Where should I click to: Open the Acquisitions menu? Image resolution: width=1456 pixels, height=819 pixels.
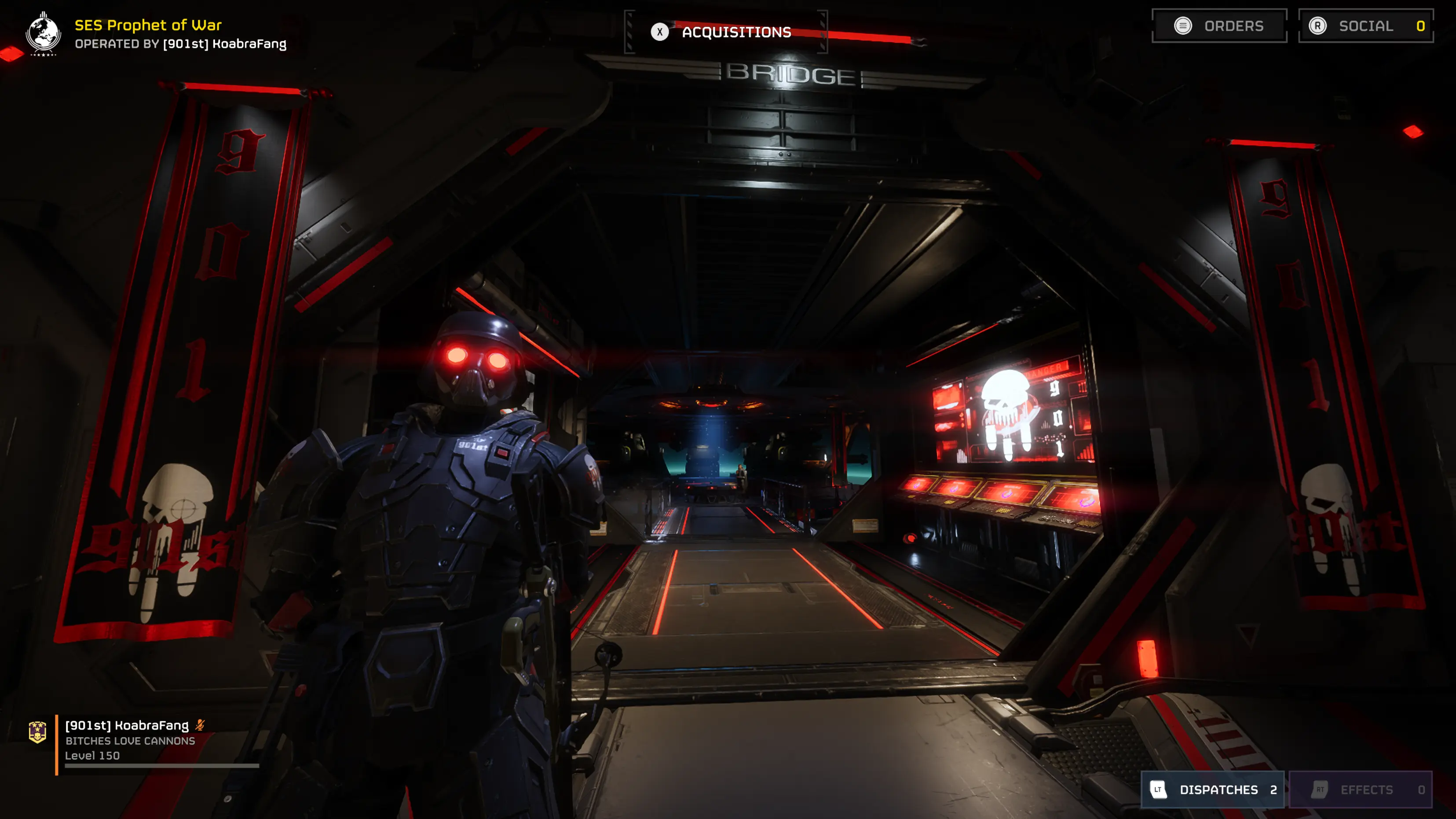[726, 32]
